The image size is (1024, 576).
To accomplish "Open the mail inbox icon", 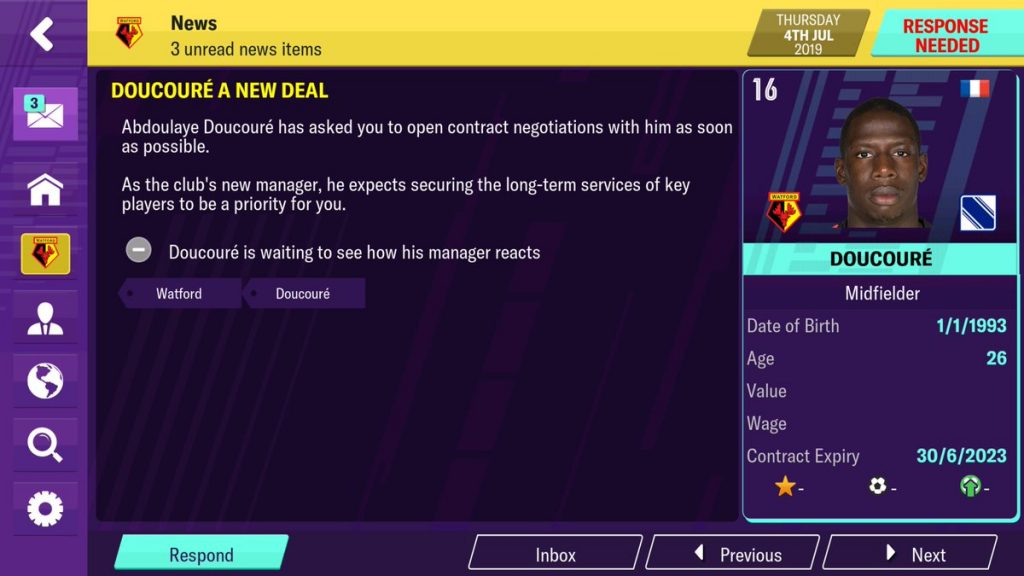I will coord(45,114).
